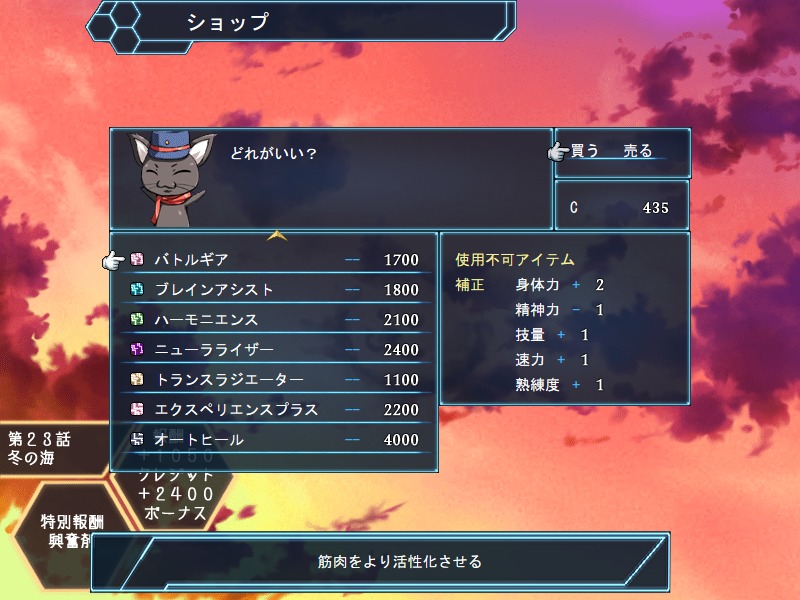The height and width of the screenshot is (600, 800).
Task: Click the トランスラジエーター item for 1100
Action: [x=273, y=380]
